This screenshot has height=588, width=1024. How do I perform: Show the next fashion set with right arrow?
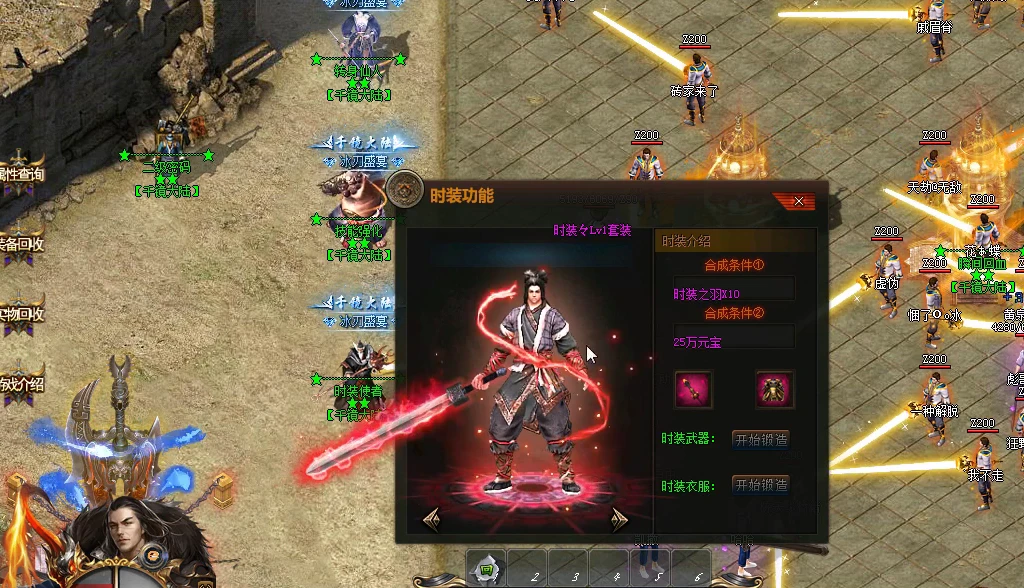[619, 518]
